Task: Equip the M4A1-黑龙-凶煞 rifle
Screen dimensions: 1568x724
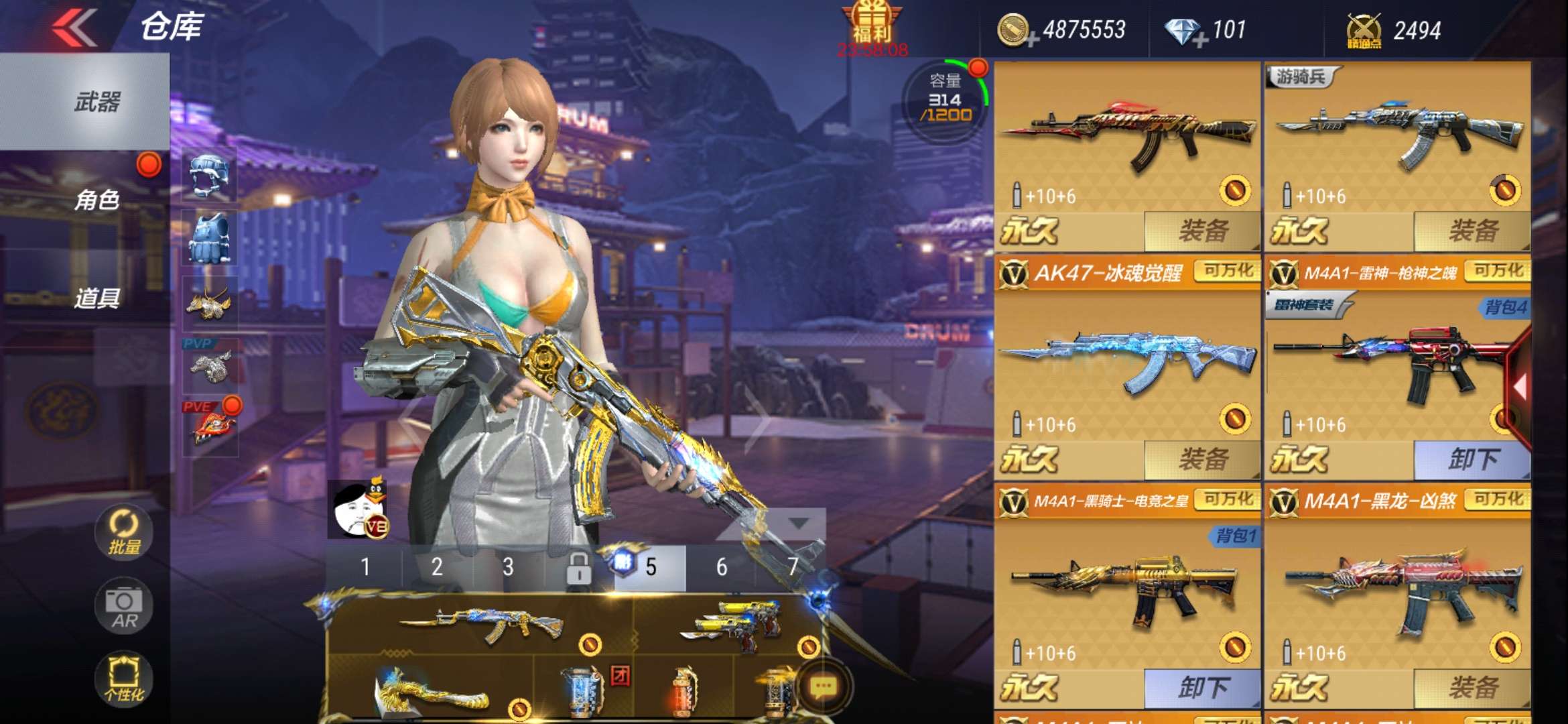Action: pyautogui.click(x=1472, y=688)
